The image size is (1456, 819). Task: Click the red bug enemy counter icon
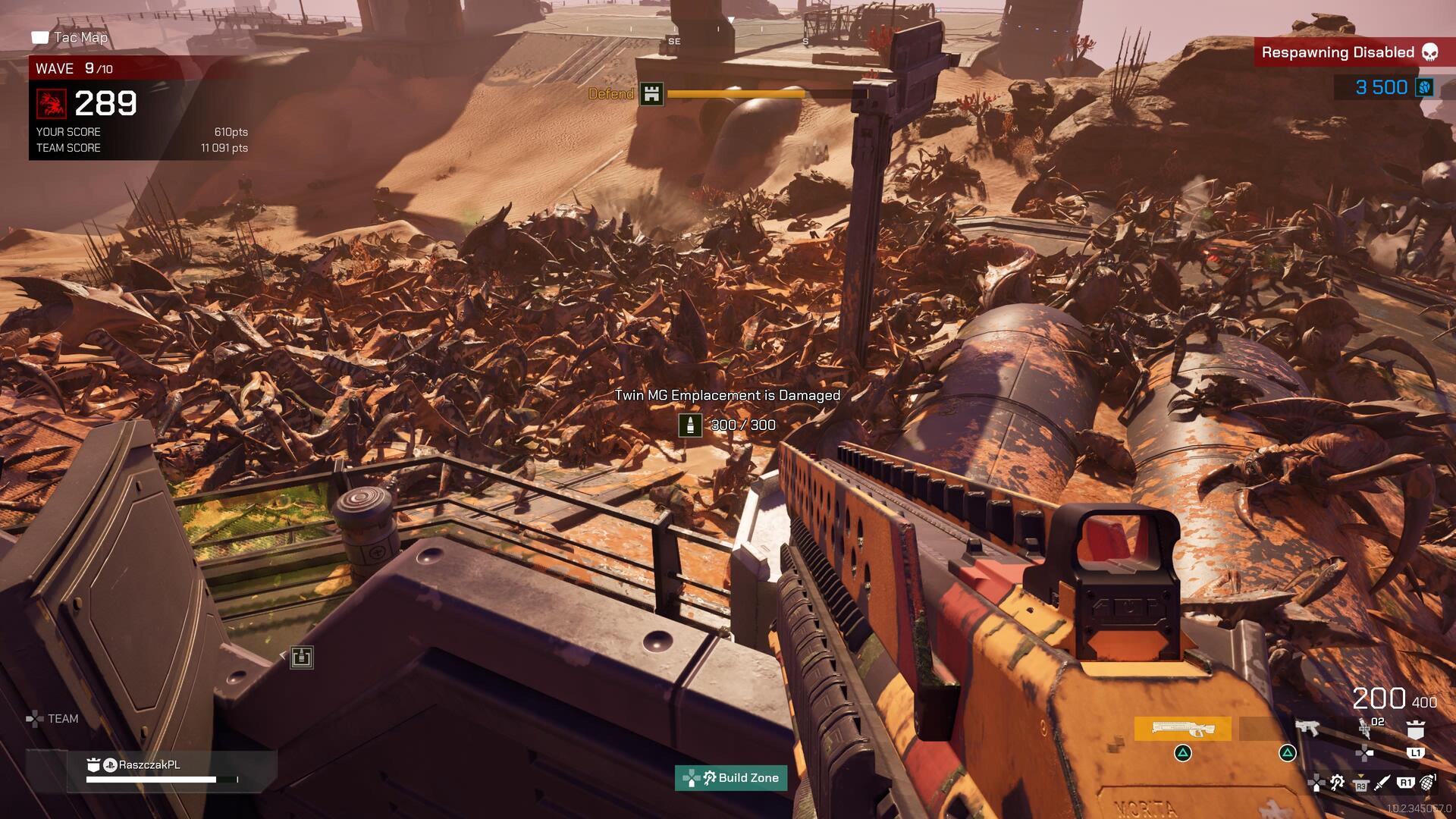tap(52, 103)
